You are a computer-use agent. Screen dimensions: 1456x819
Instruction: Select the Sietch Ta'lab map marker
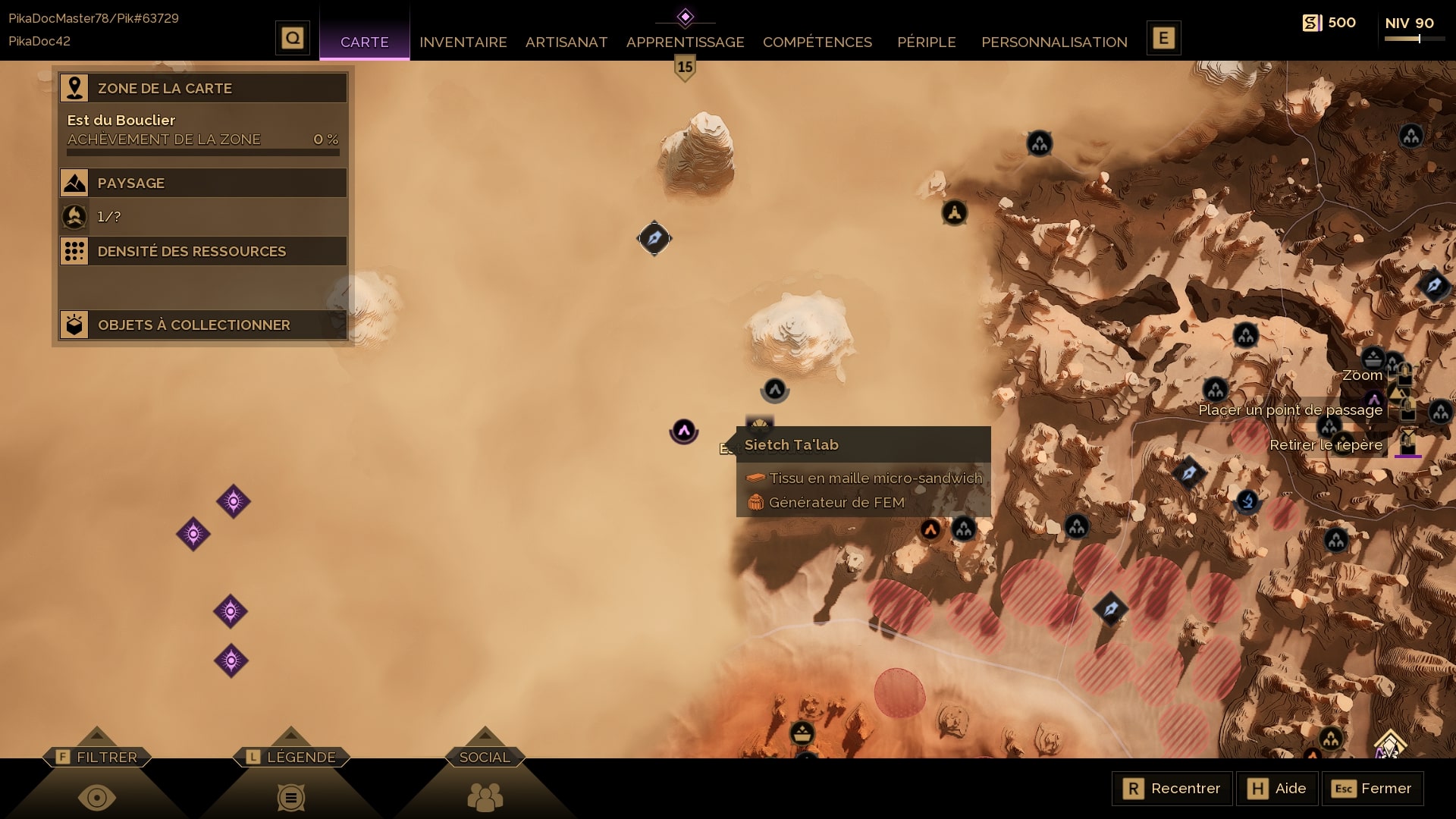coord(759,424)
